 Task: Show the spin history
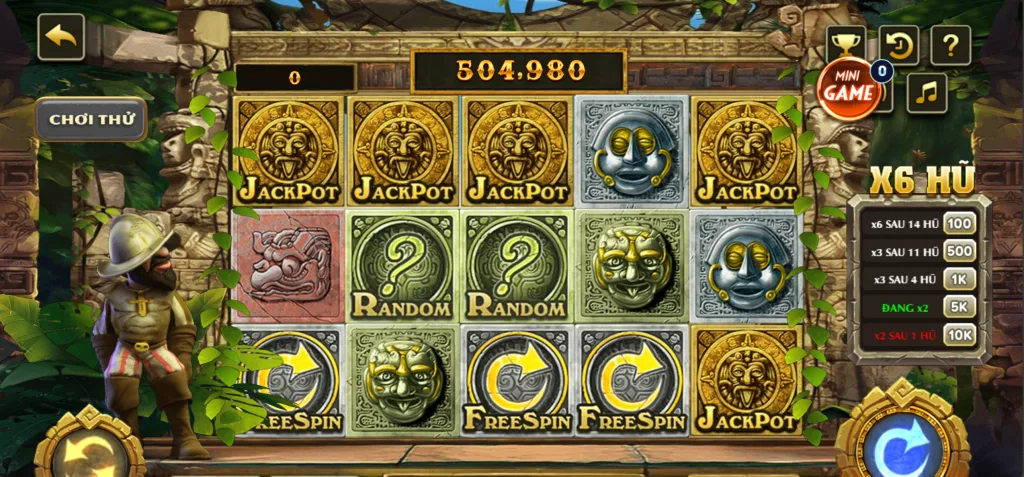(898, 45)
